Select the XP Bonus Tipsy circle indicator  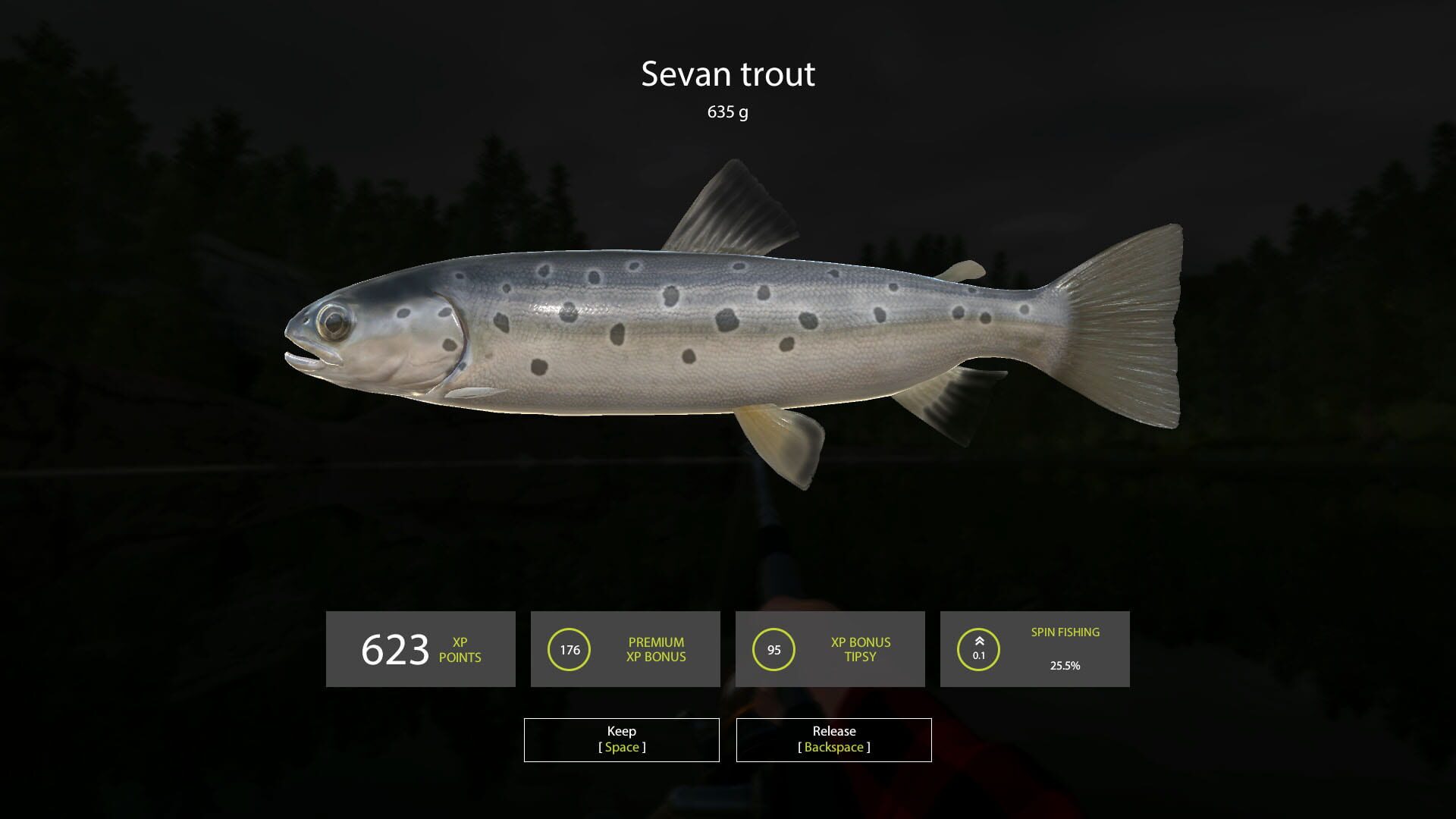[x=775, y=649]
